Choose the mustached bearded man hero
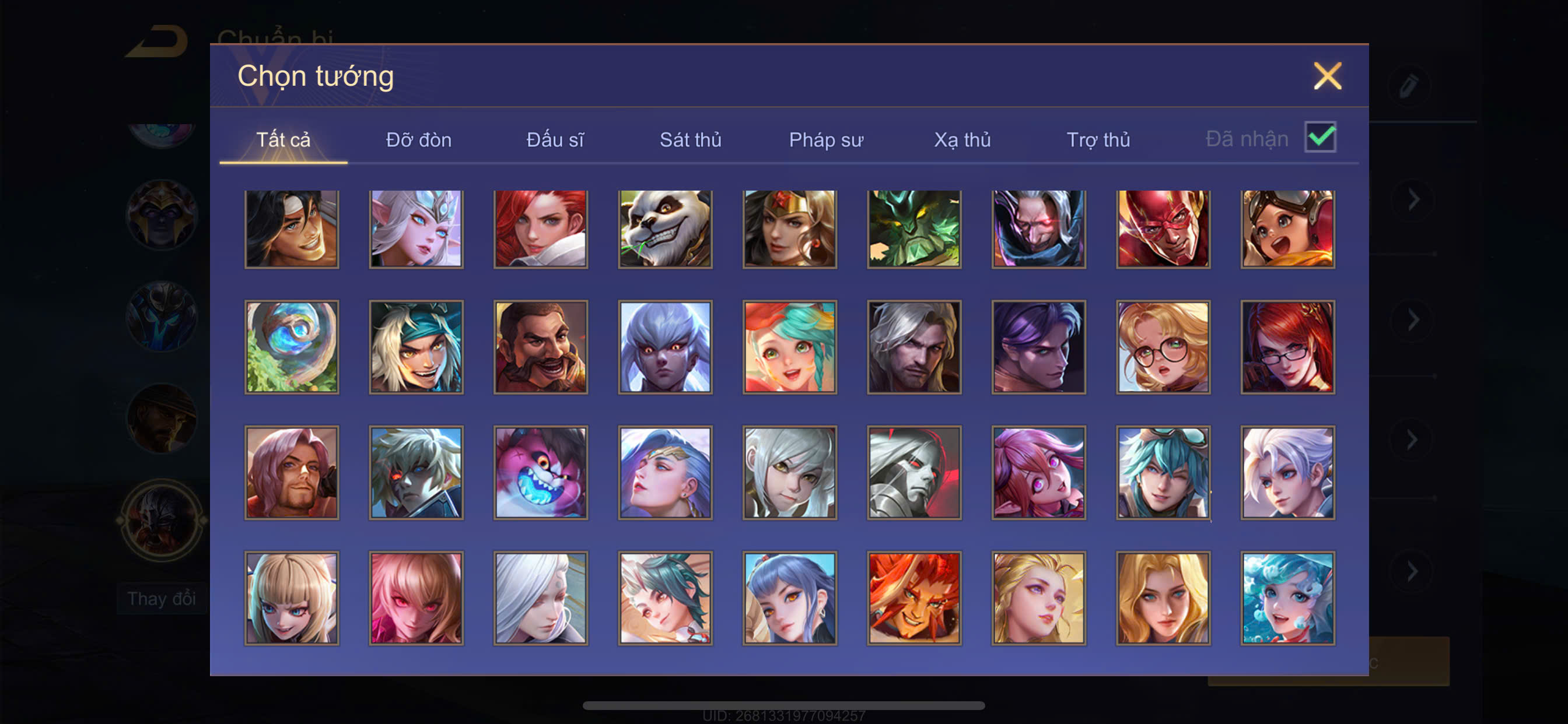This screenshot has height=724, width=1568. (x=541, y=347)
